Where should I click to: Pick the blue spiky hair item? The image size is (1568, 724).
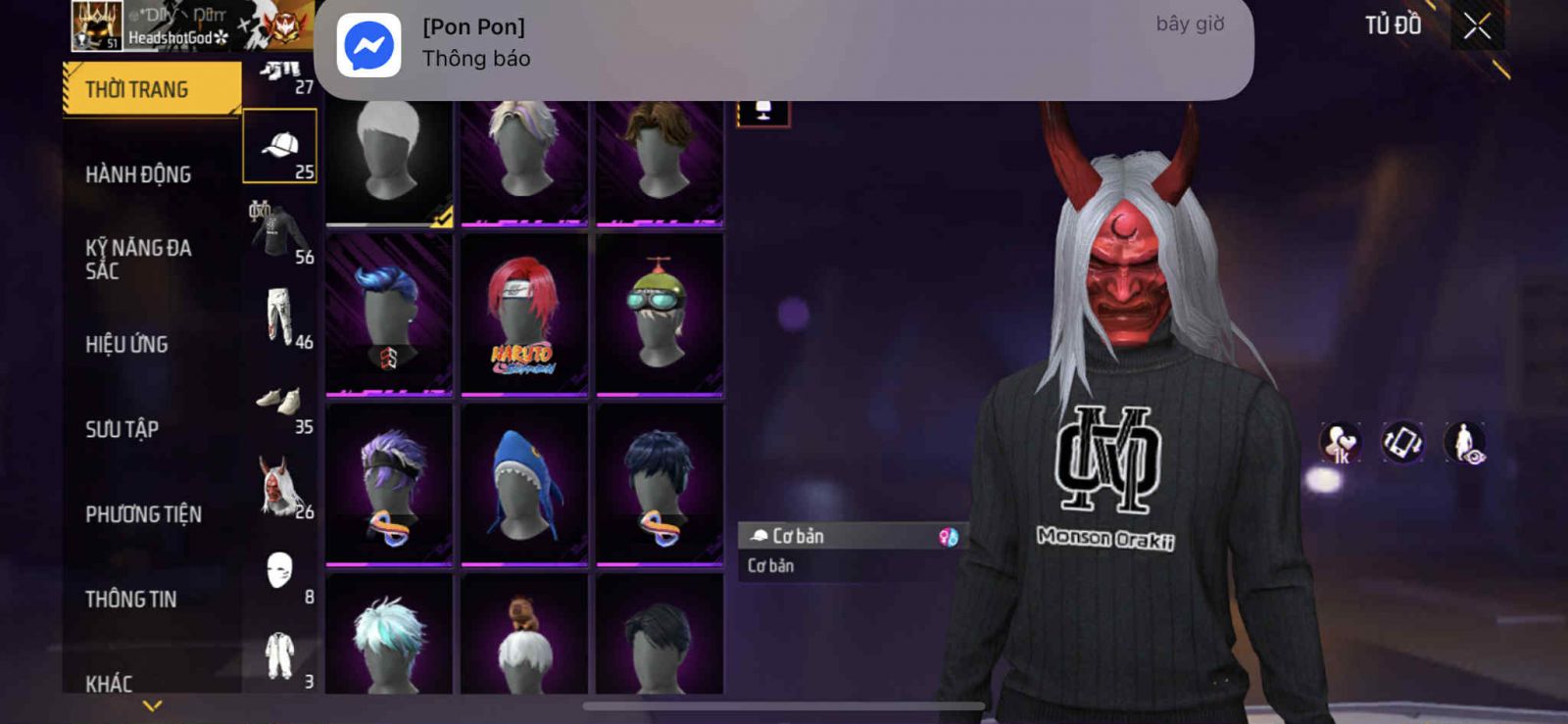[389, 314]
